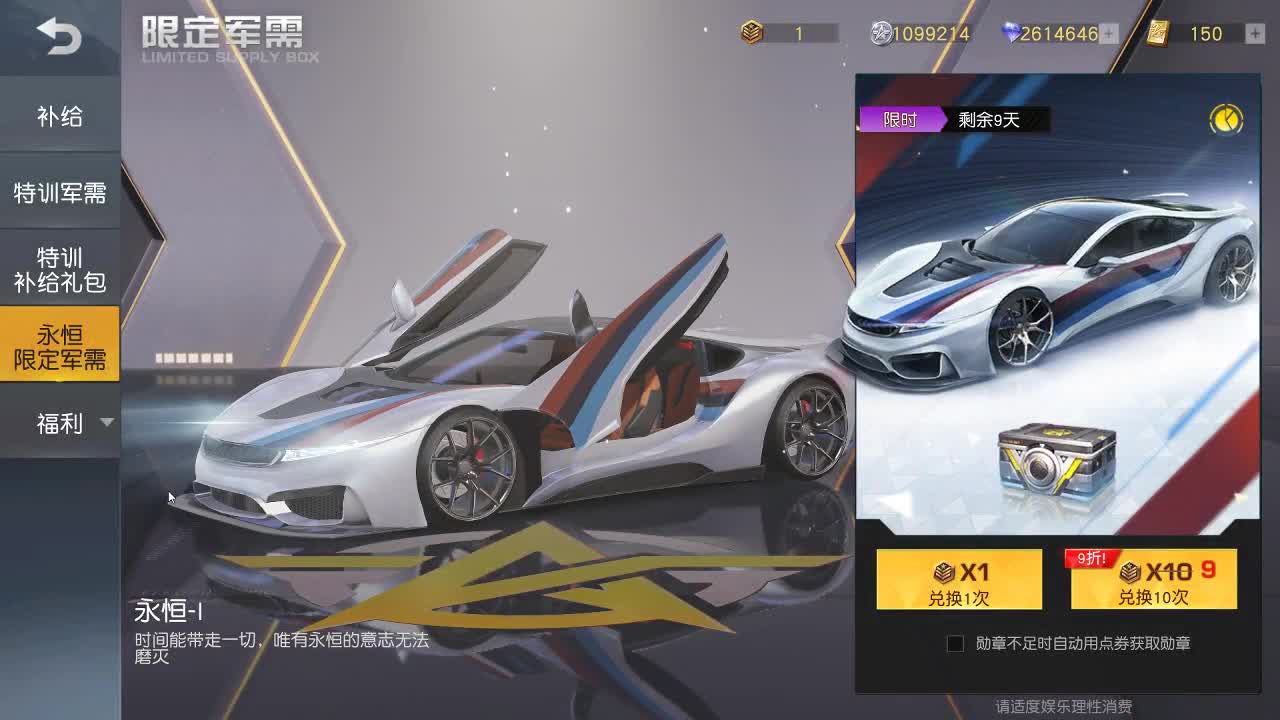Enable auto-use point coupons for medals checkbox
1280x720 pixels.
956,644
